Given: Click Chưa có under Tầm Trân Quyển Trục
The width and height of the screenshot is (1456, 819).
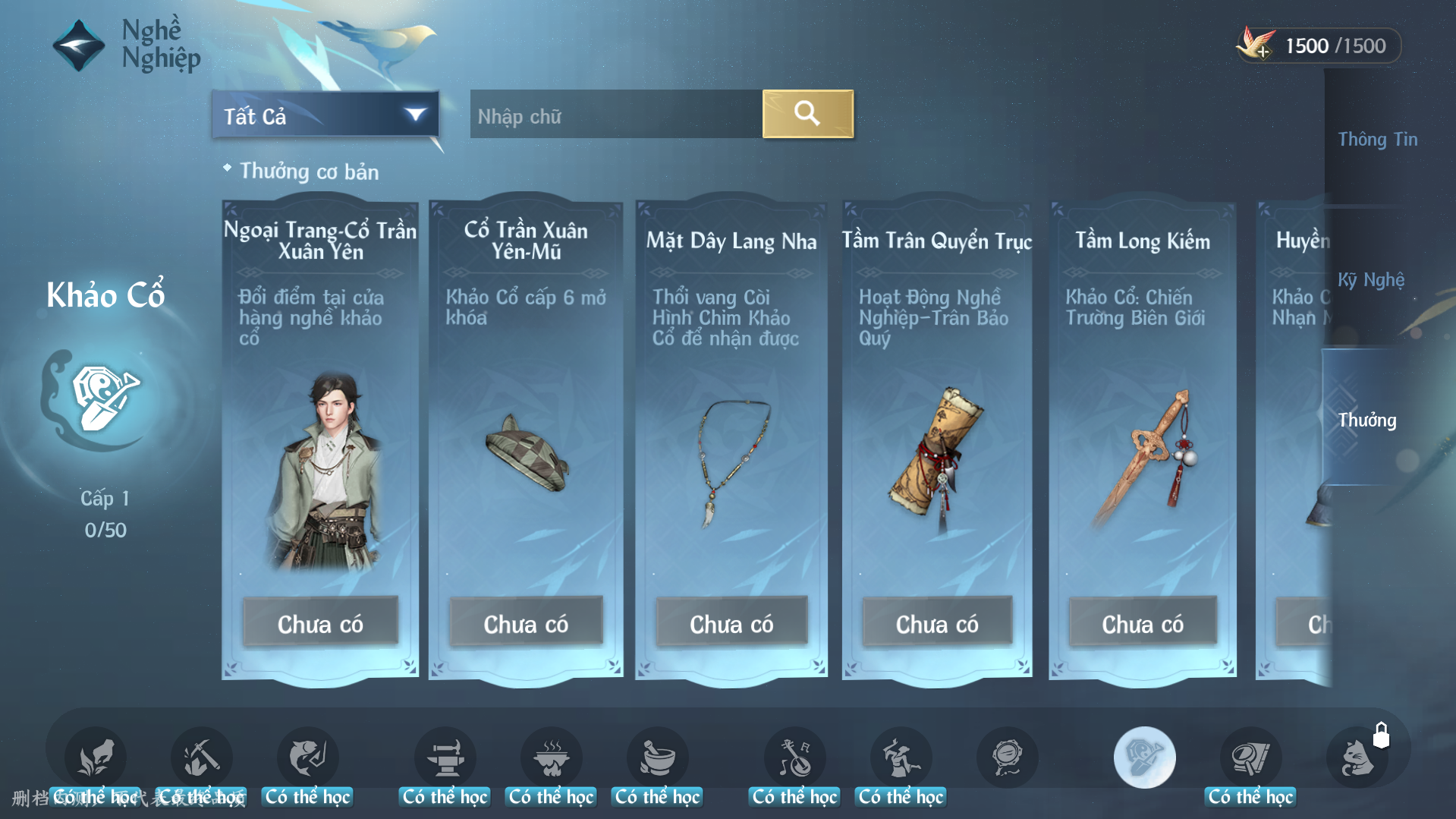Looking at the screenshot, I should 937,623.
